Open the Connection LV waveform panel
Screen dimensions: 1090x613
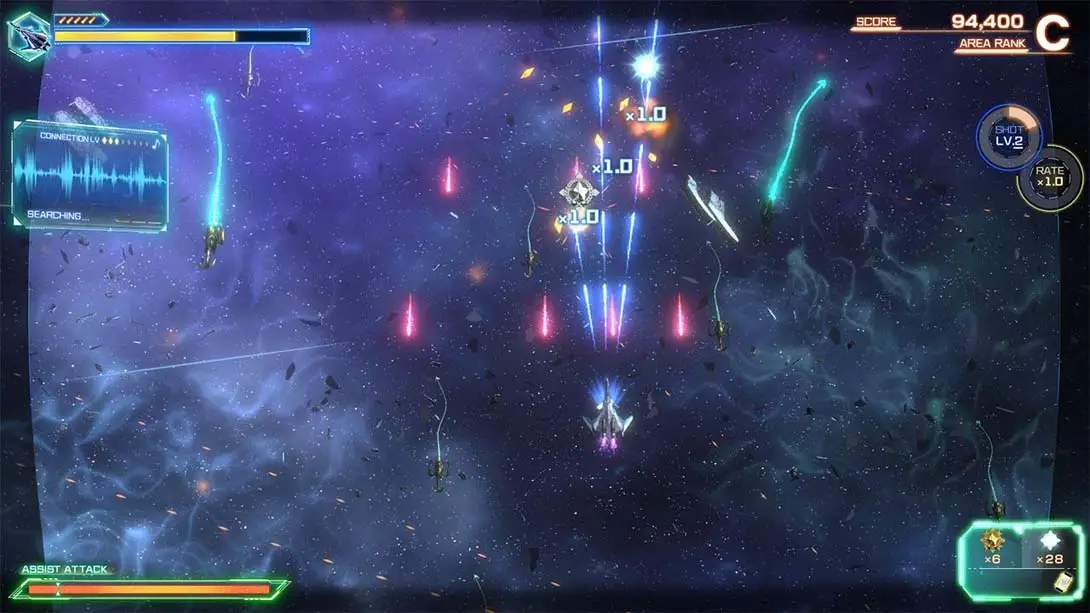[x=90, y=176]
